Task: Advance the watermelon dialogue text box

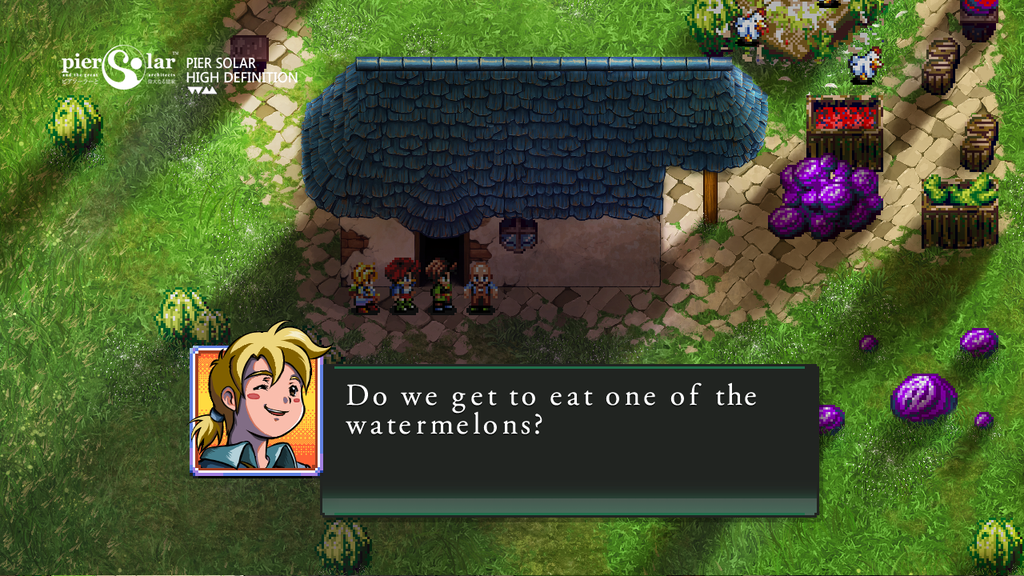Action: pyautogui.click(x=569, y=440)
